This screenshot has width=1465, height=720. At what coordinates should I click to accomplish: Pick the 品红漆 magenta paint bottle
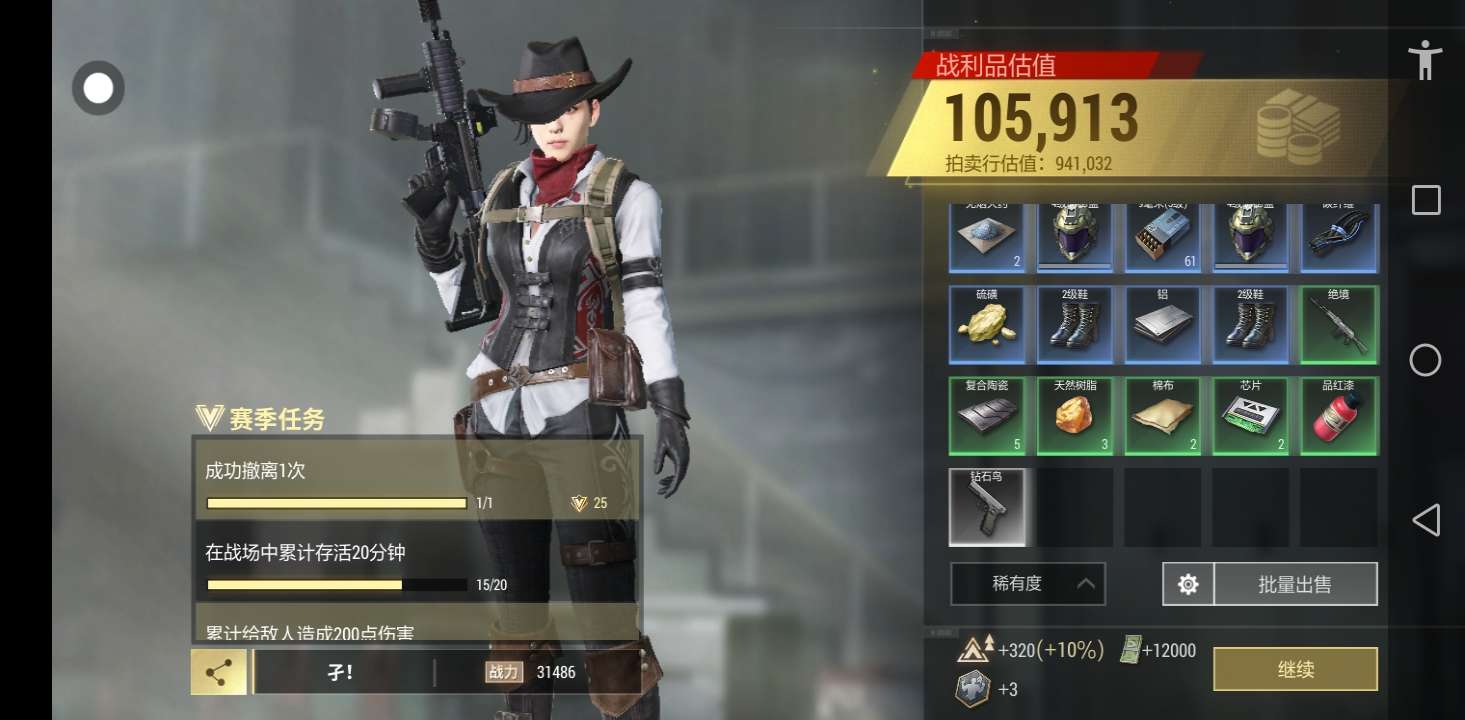click(x=1339, y=416)
